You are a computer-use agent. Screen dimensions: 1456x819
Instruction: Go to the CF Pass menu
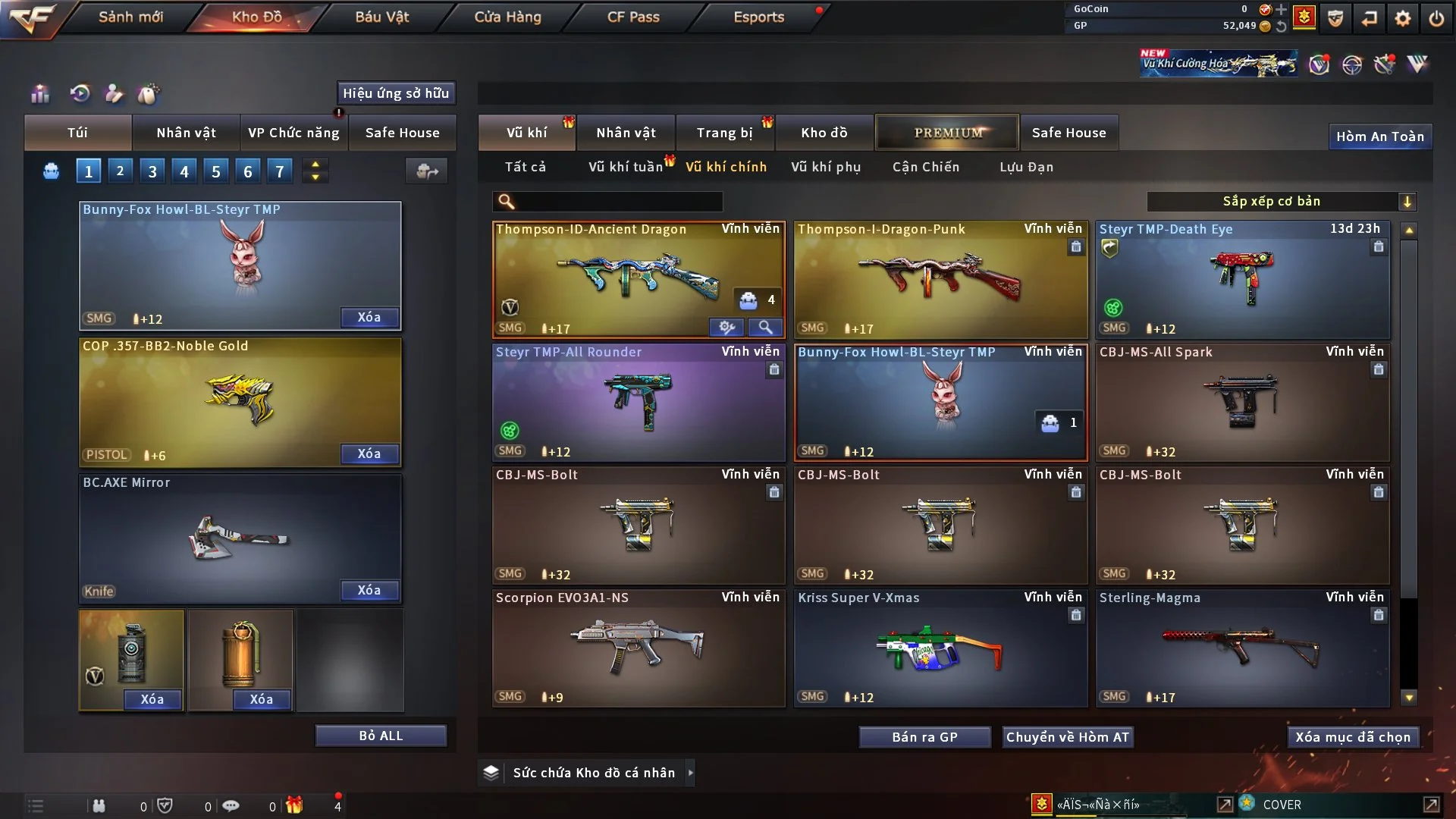(633, 17)
